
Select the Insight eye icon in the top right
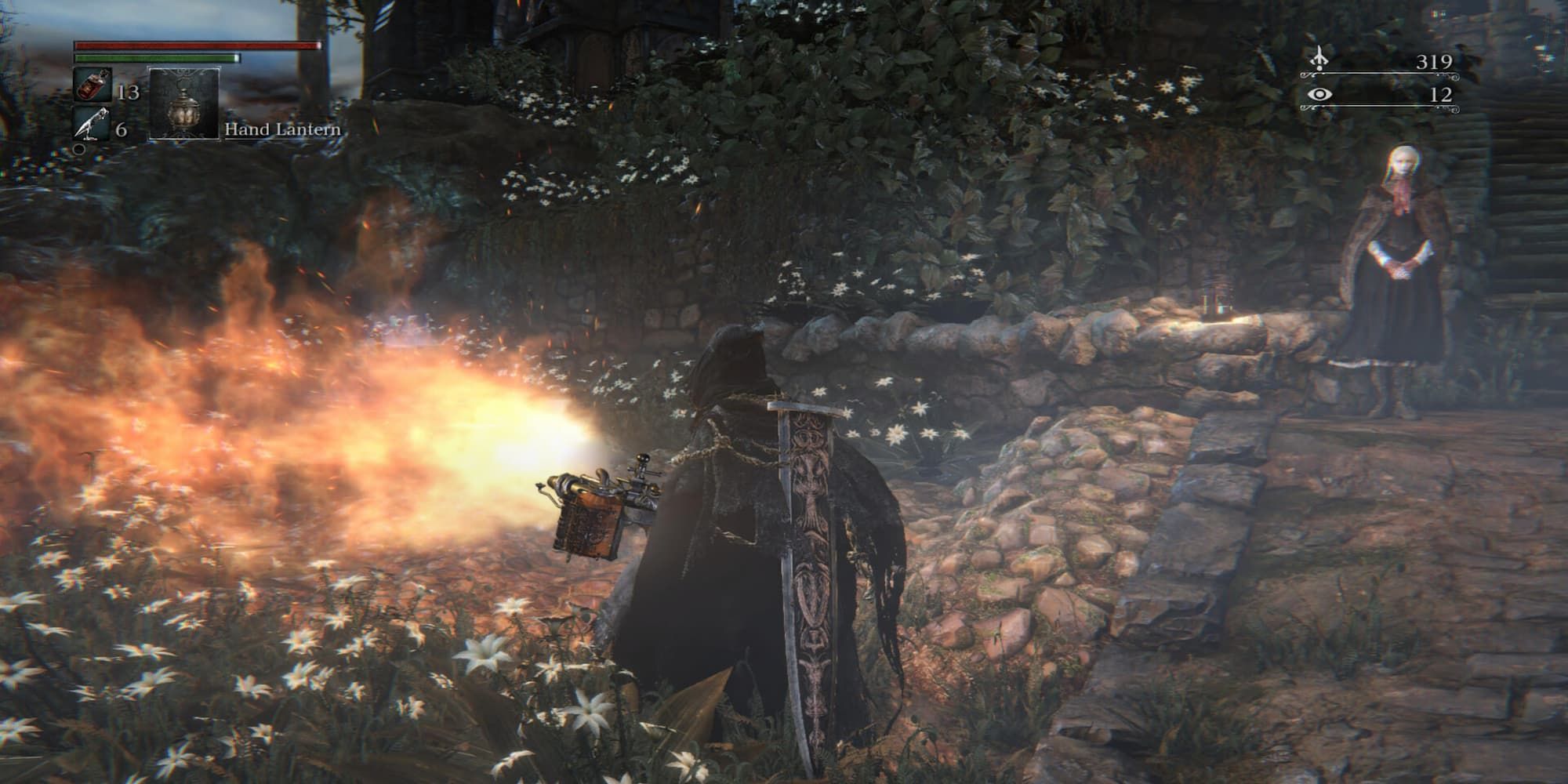pos(1320,96)
